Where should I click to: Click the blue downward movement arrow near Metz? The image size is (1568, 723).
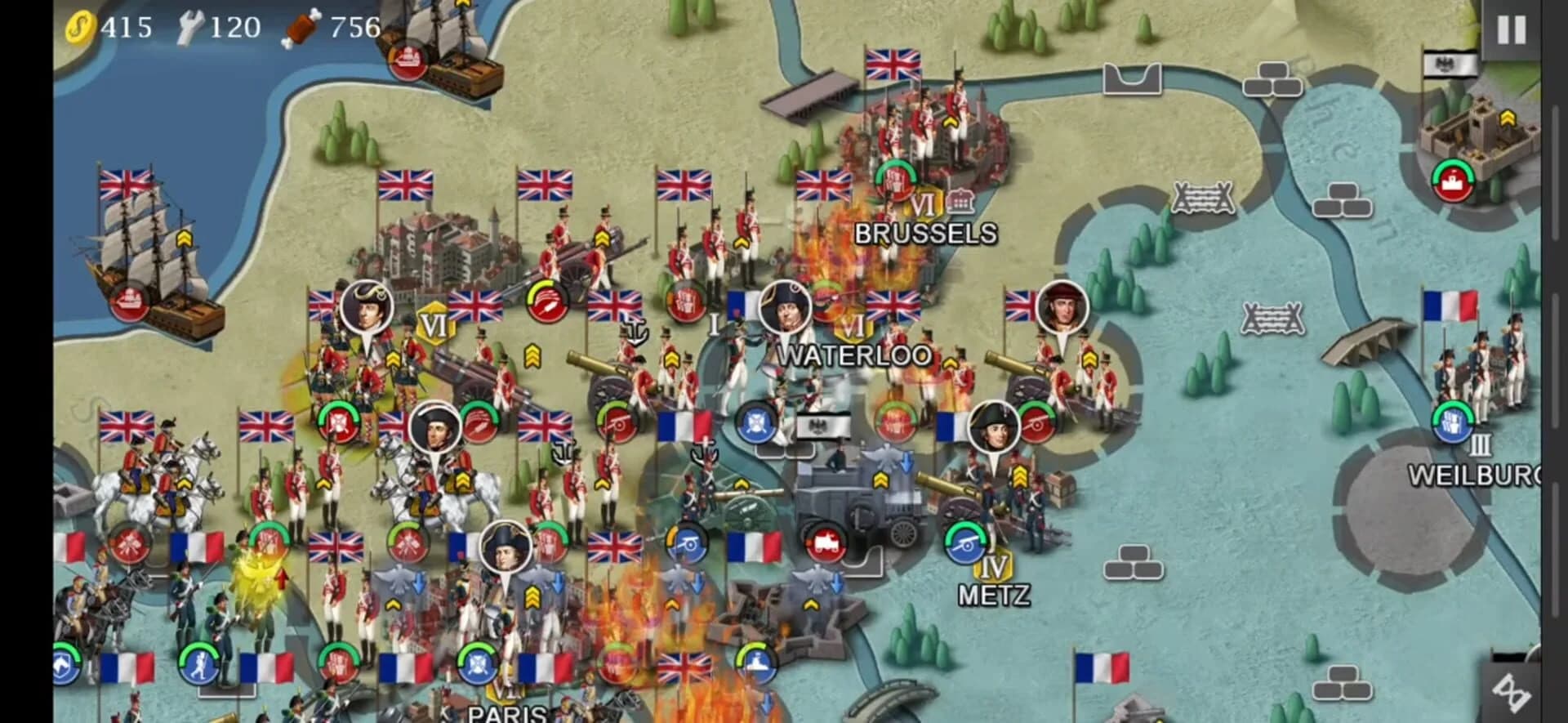click(x=905, y=460)
